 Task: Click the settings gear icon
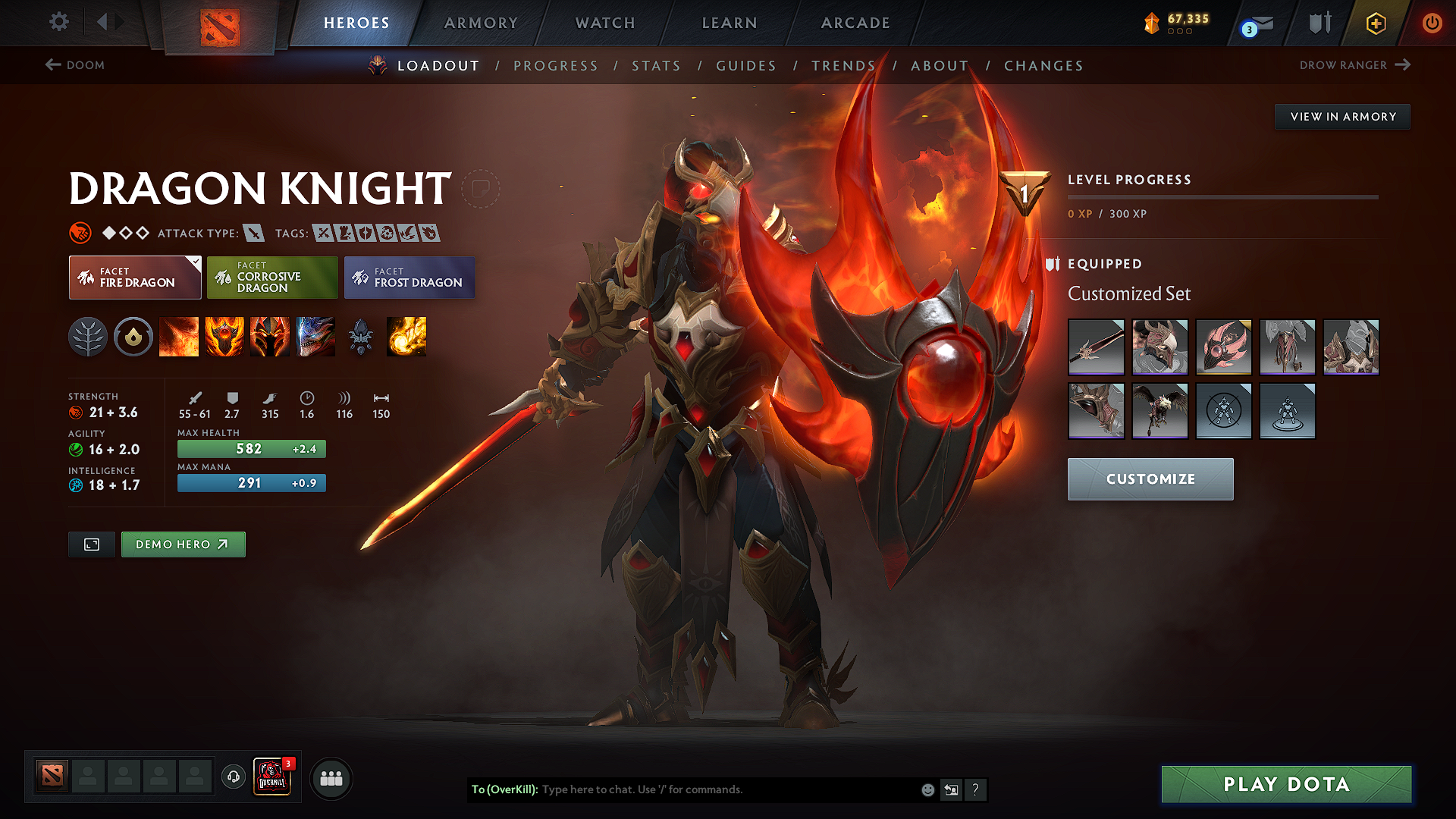coord(58,23)
